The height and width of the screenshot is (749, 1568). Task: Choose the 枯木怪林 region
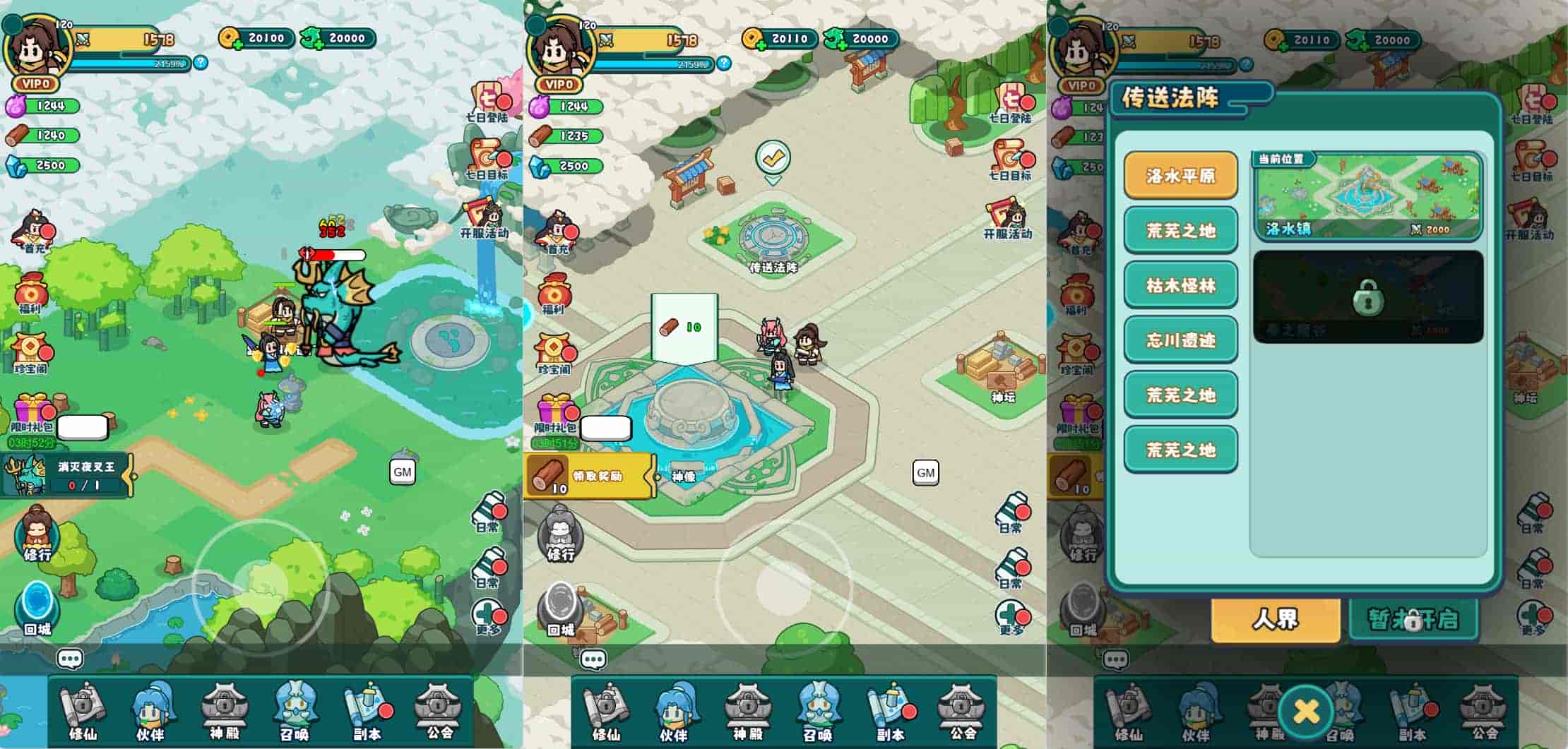click(1180, 285)
